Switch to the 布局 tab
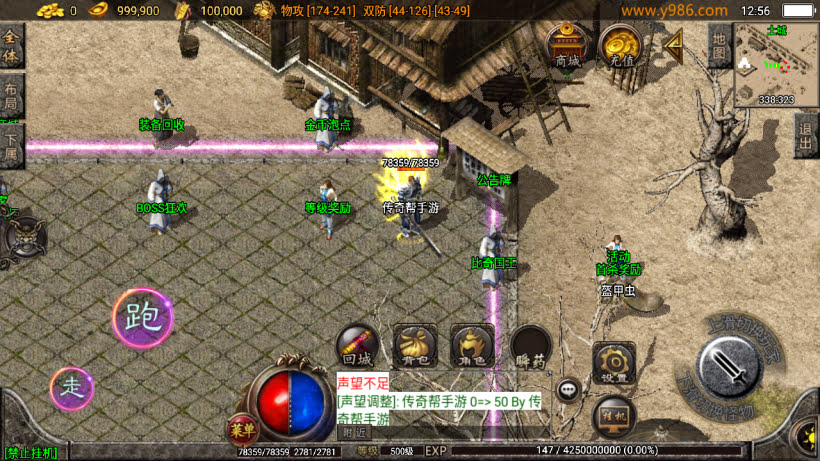The width and height of the screenshot is (820, 461). 11,96
